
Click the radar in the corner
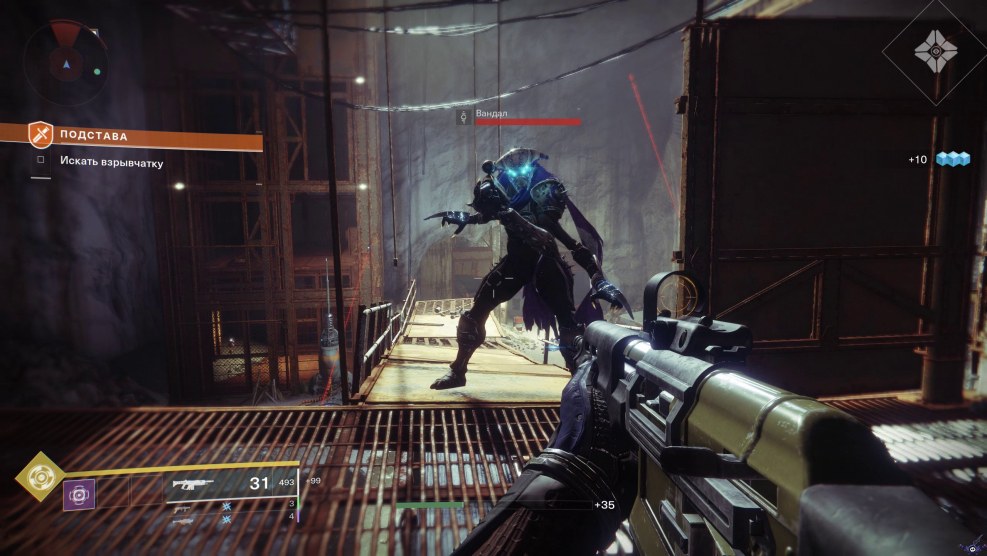pyautogui.click(x=67, y=62)
